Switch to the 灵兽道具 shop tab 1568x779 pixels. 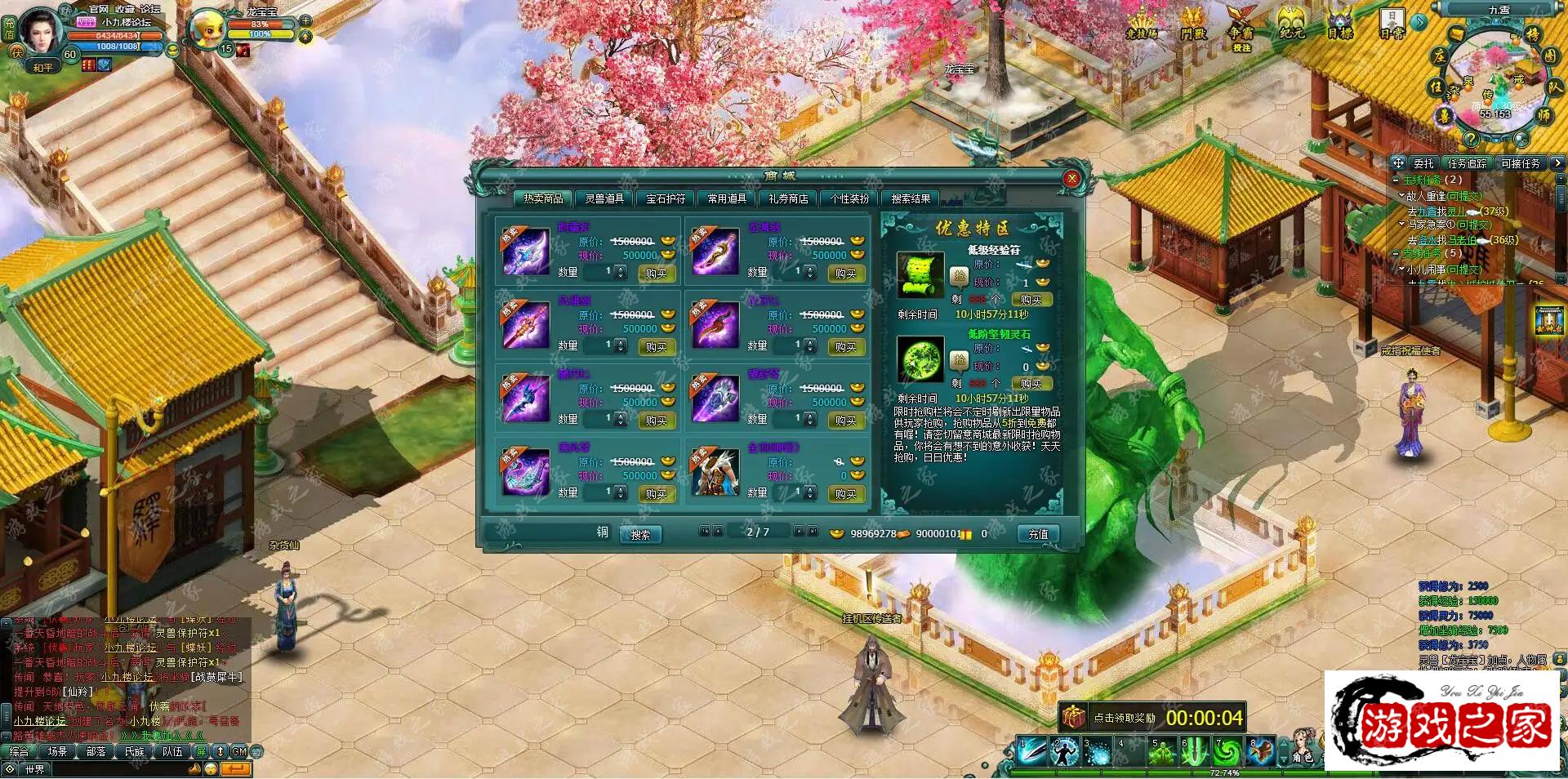[604, 198]
